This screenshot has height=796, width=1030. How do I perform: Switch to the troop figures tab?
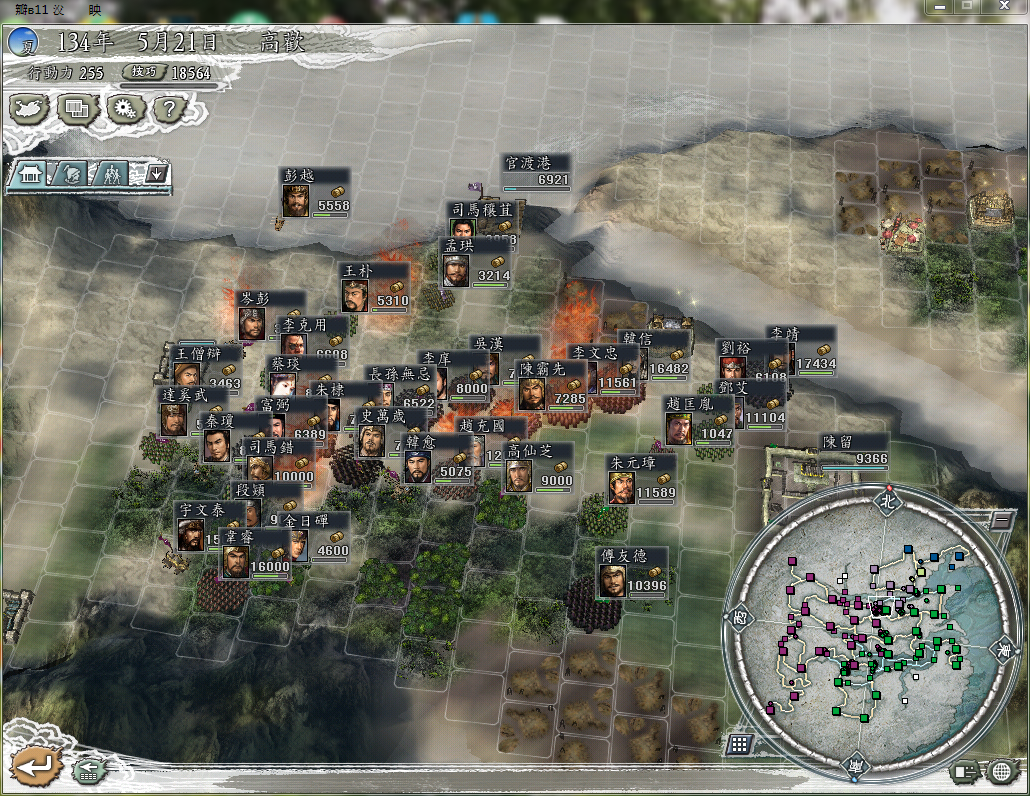point(112,174)
